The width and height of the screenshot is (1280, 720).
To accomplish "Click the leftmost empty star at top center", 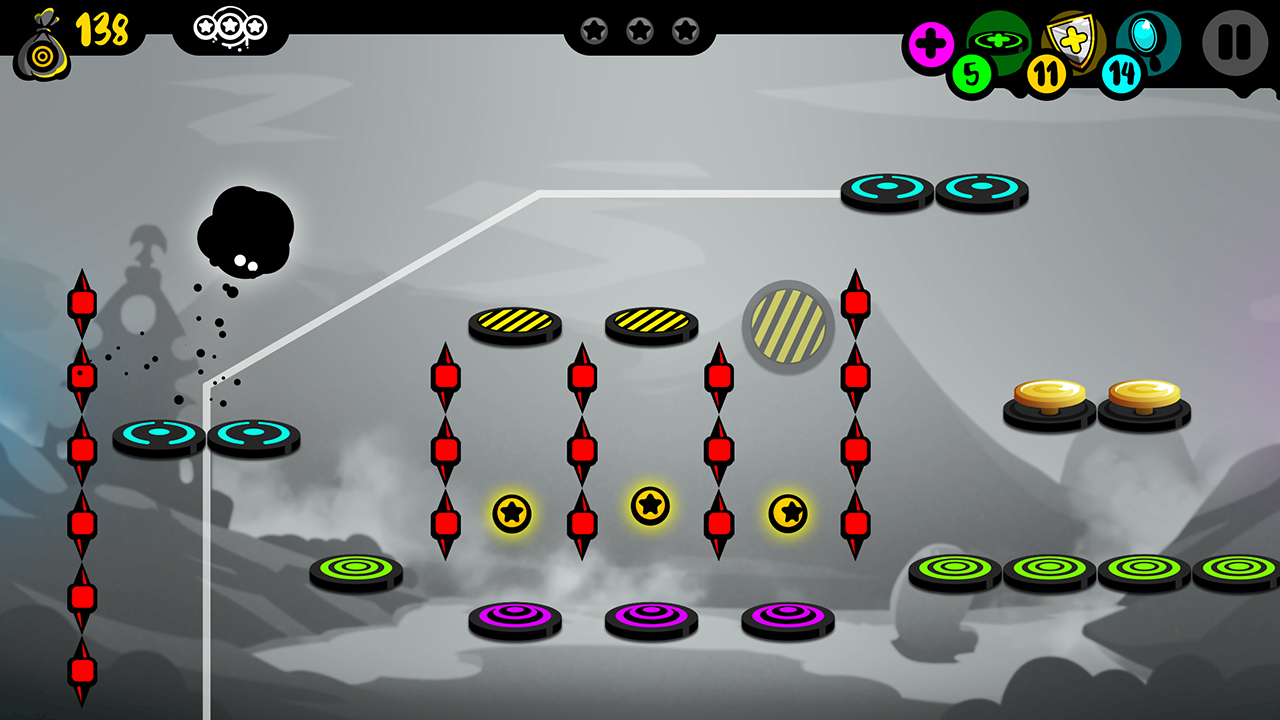I will [x=595, y=31].
